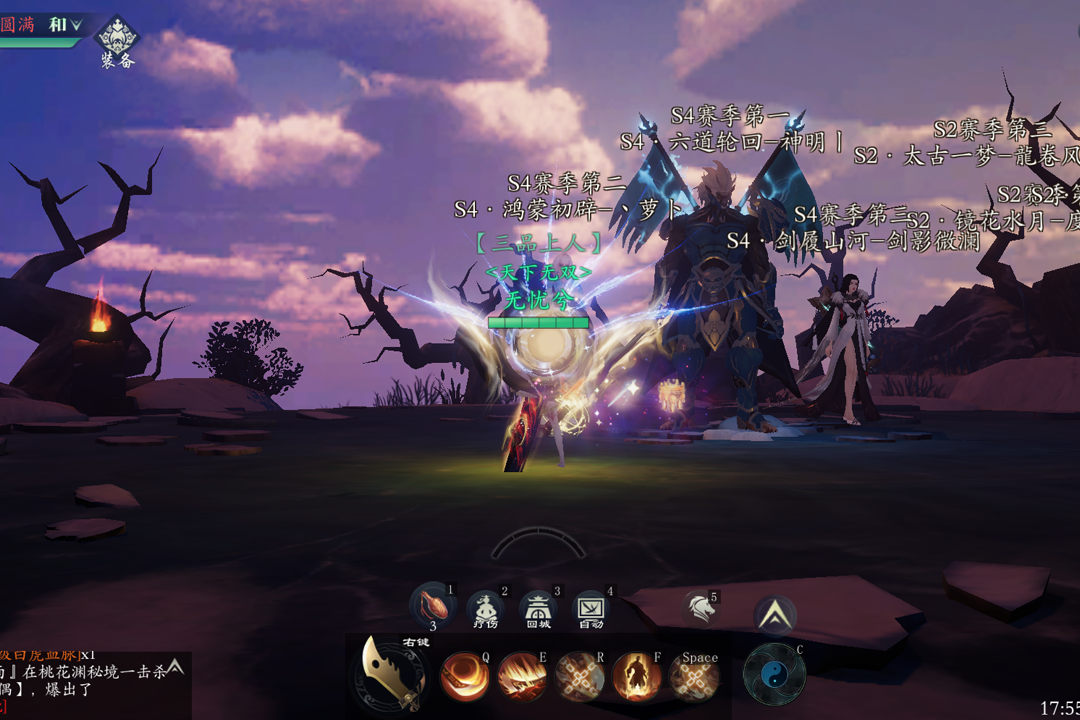Viewport: 1080px width, 720px height.
Task: Click the 回城 return-to-city icon
Action: click(538, 609)
